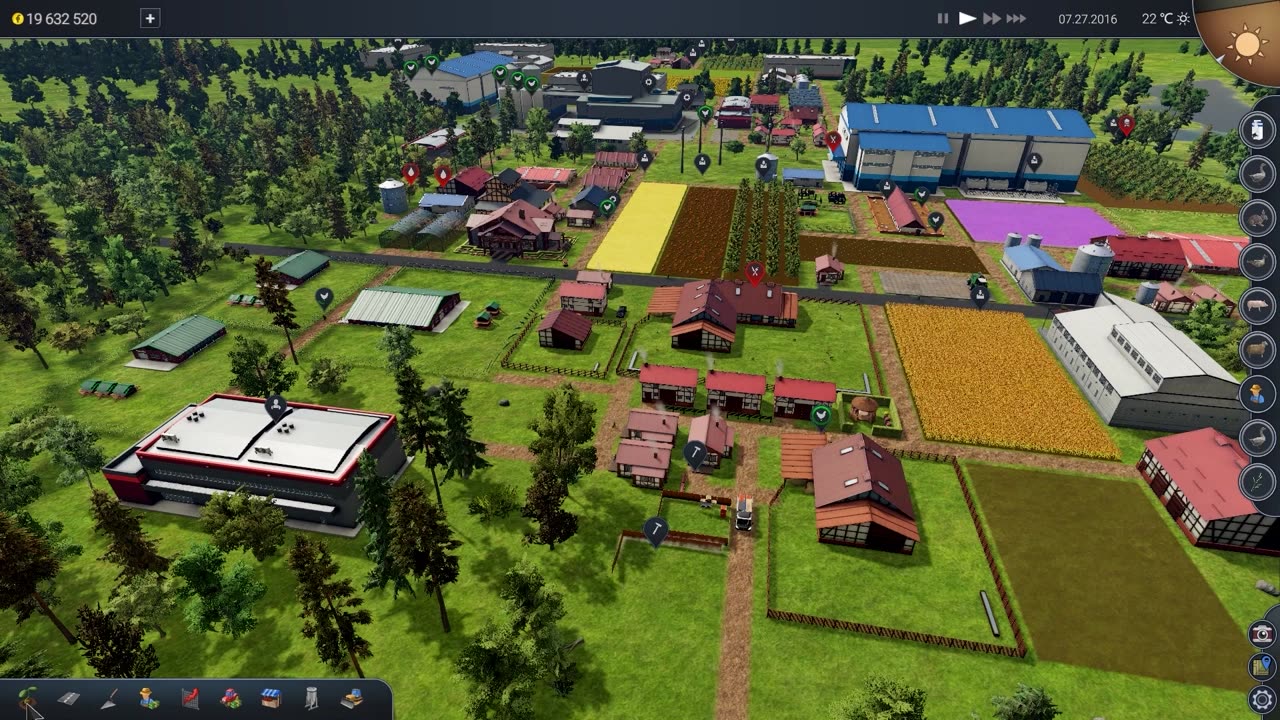Open the rabbit notification icon
1280x720 pixels.
coord(1258,218)
